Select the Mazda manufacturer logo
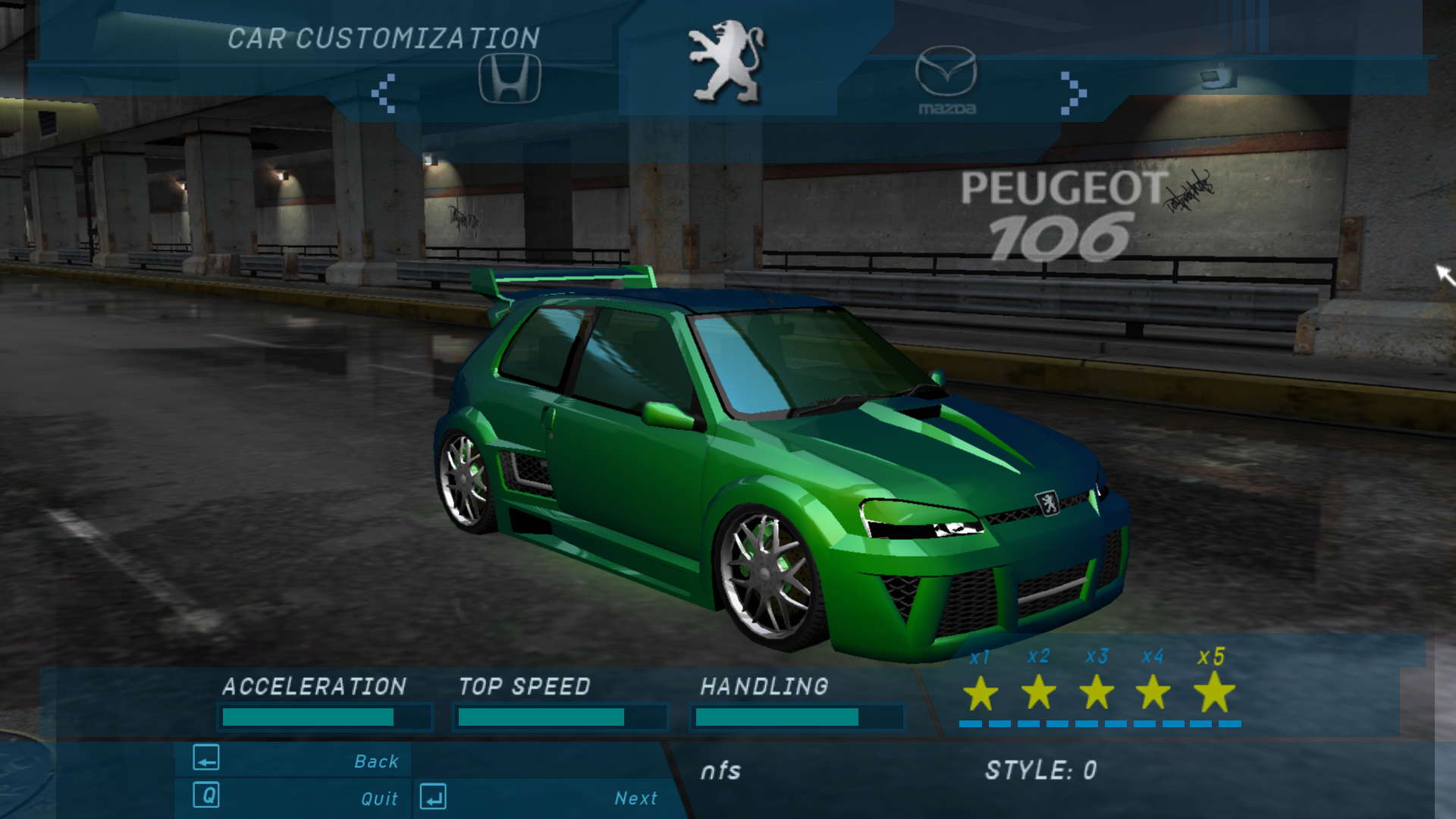1456x819 pixels. [x=946, y=80]
